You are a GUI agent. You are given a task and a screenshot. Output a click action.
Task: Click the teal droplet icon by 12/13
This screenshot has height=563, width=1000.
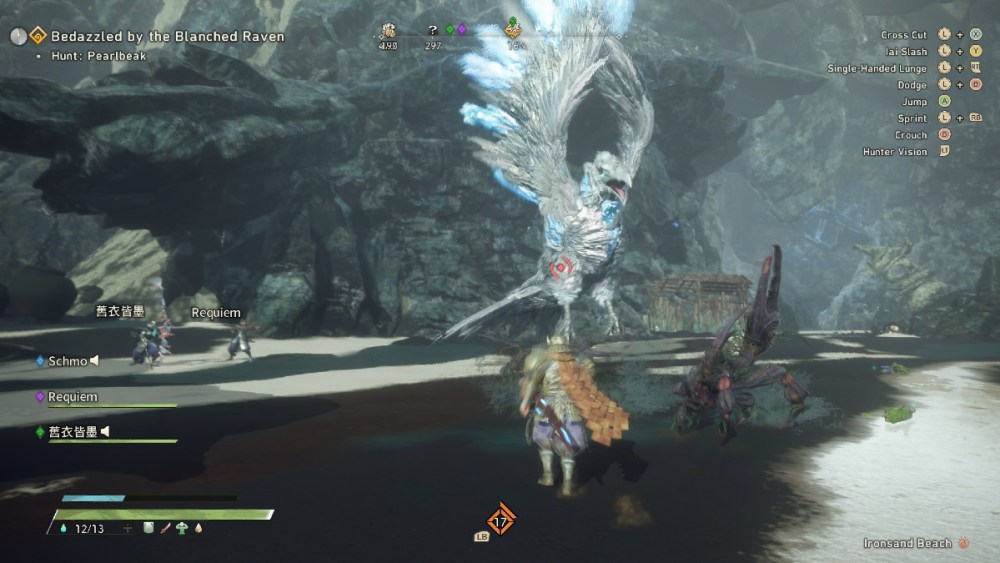pos(65,528)
